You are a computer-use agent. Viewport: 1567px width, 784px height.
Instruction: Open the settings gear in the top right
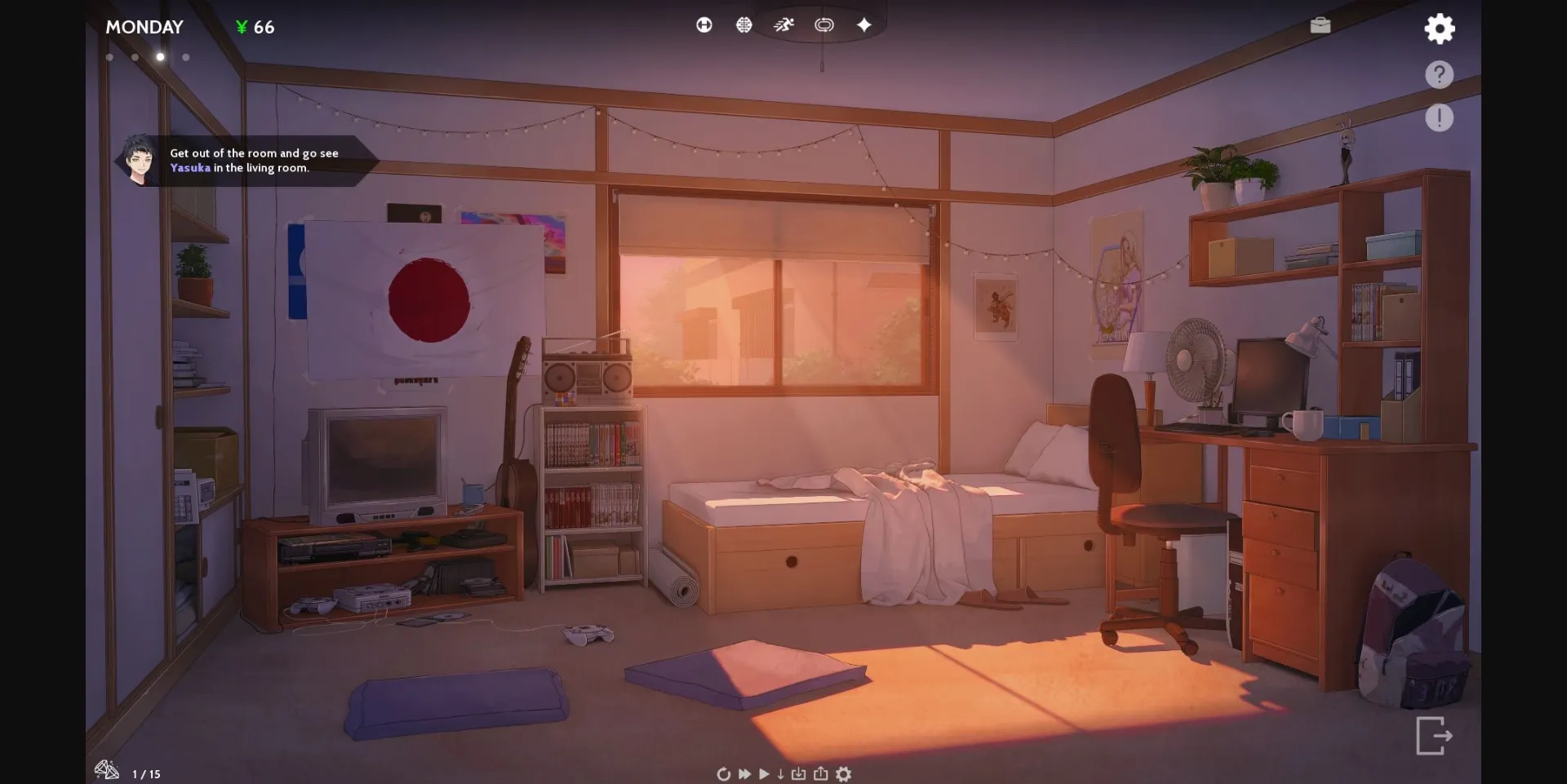tap(1440, 29)
